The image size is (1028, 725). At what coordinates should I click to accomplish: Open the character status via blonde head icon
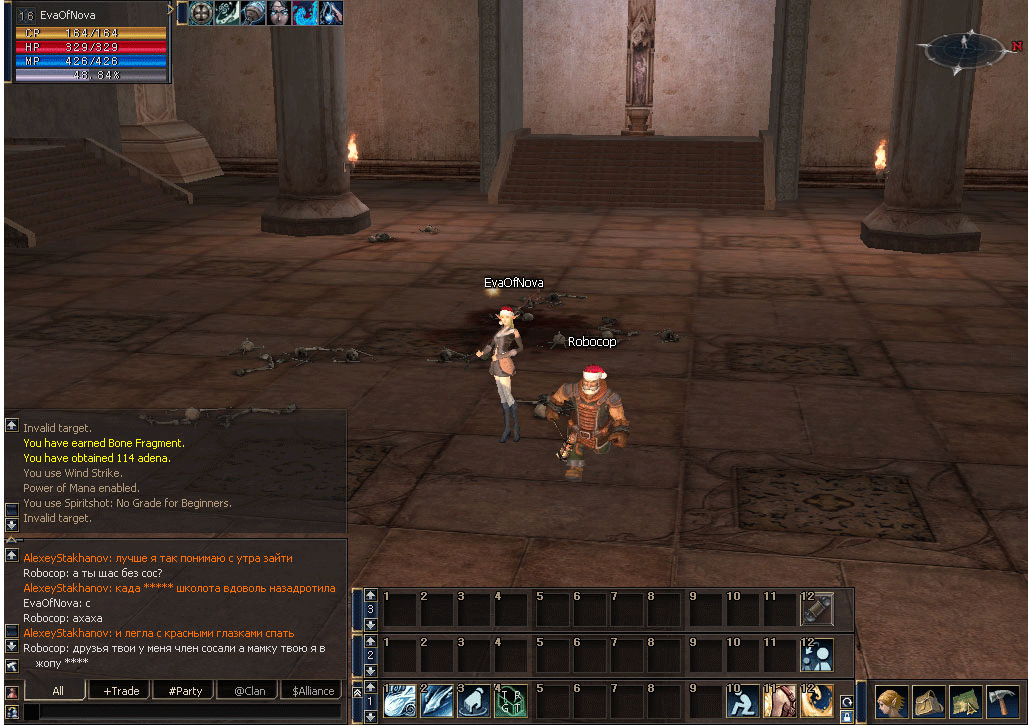[892, 701]
